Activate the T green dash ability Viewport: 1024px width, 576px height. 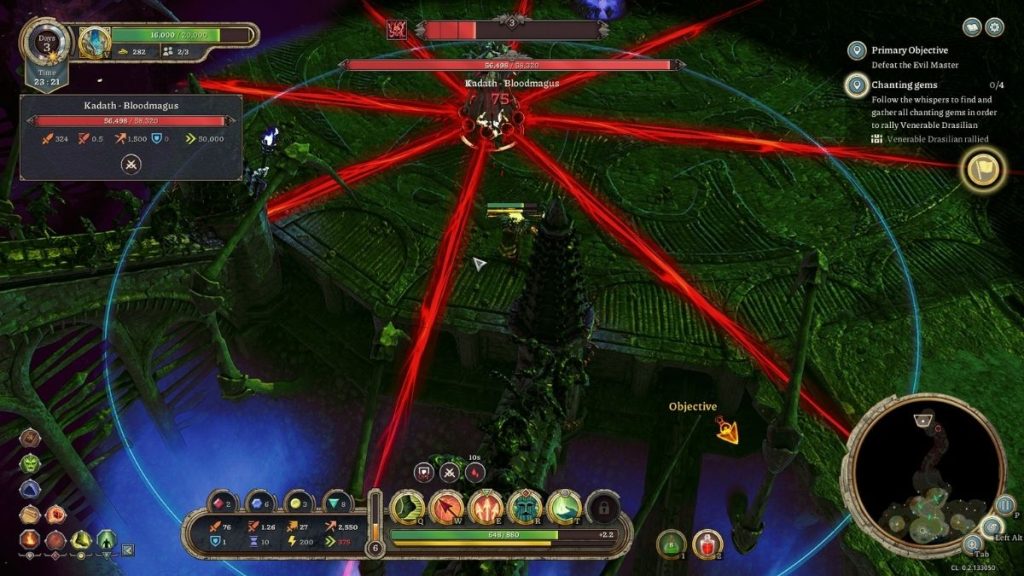[564, 508]
